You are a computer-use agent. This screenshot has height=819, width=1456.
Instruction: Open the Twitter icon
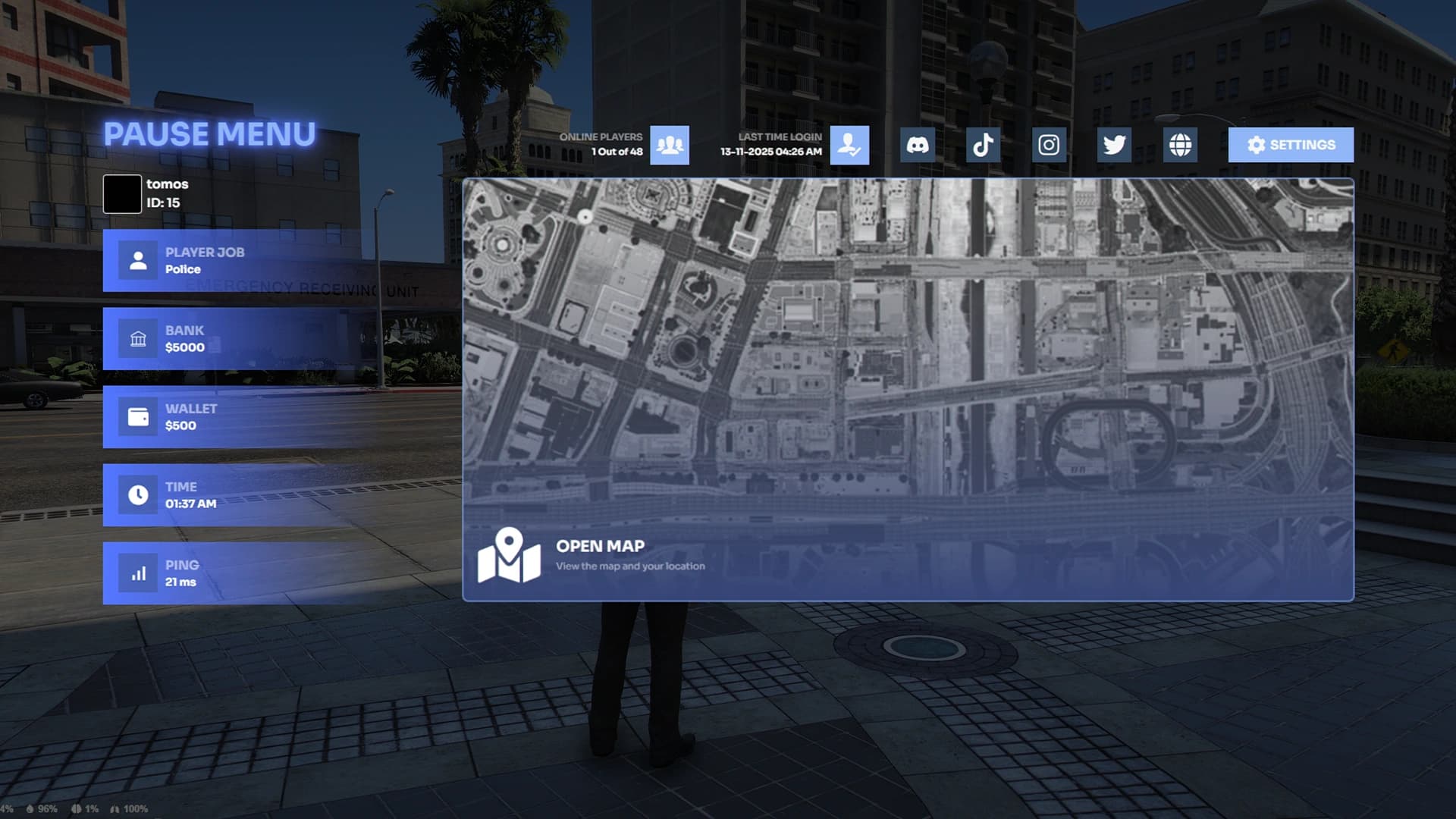tap(1113, 144)
